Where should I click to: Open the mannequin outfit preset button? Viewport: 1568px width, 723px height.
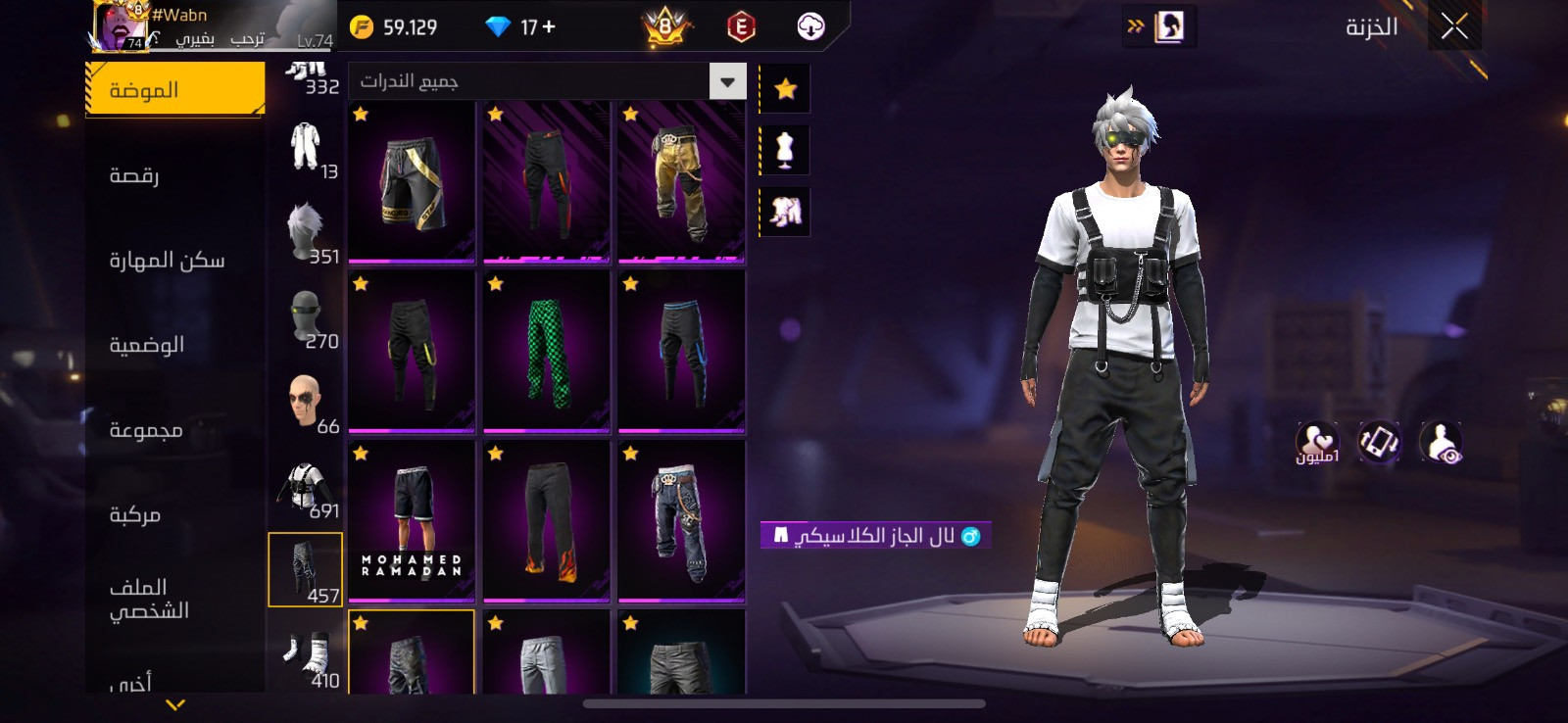(785, 150)
